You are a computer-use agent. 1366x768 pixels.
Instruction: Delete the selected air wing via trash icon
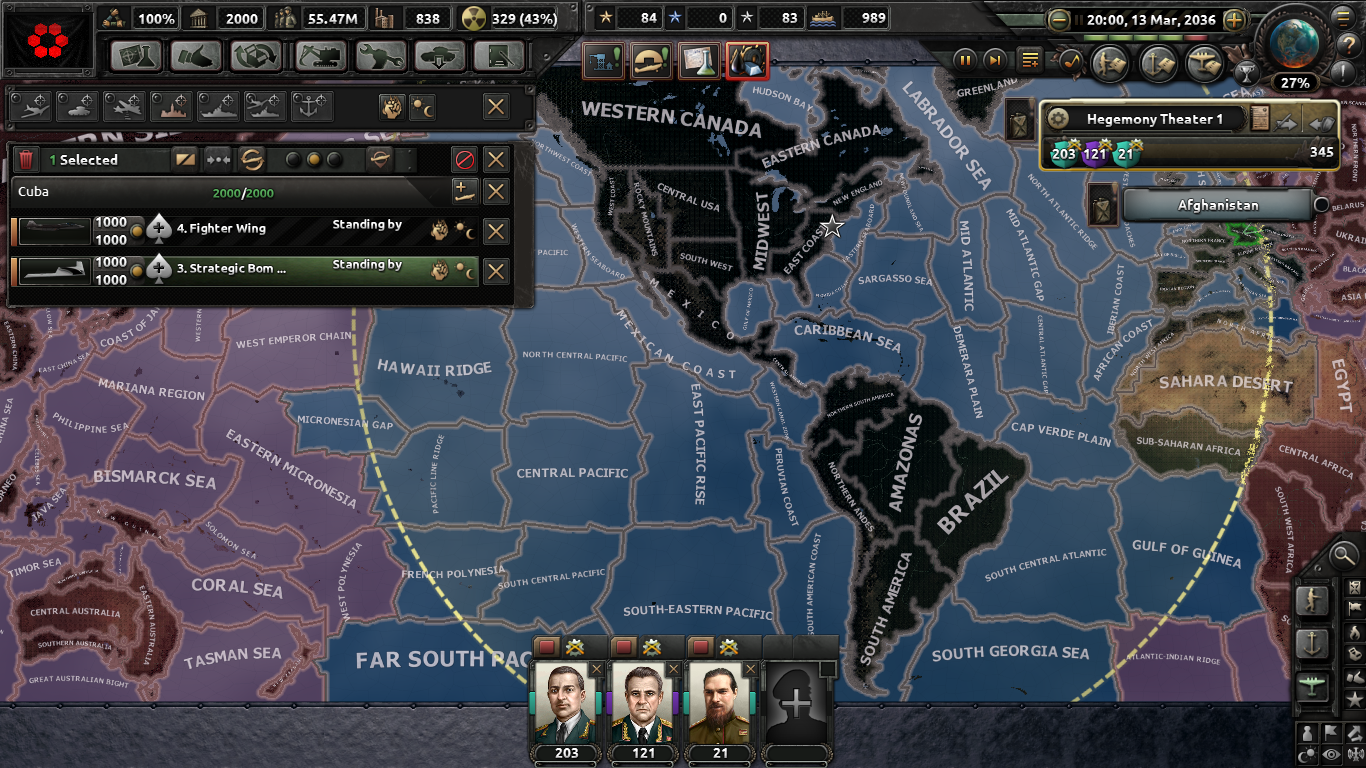click(x=26, y=159)
